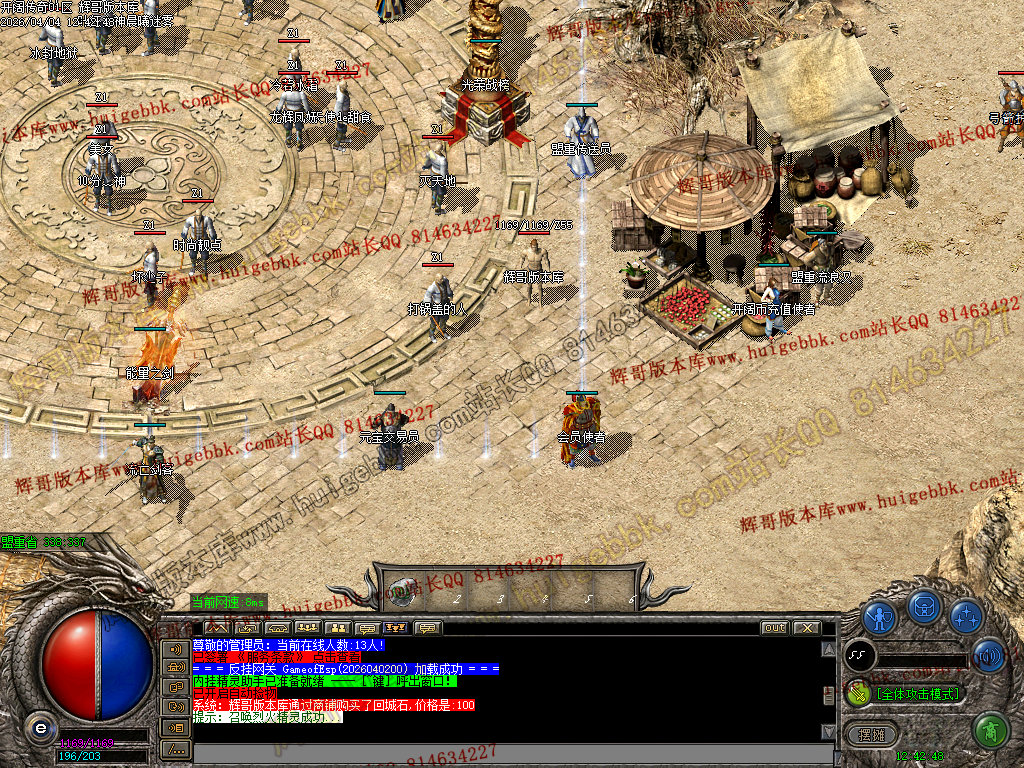
Task: Open the bag inventory round button
Action: click(924, 606)
